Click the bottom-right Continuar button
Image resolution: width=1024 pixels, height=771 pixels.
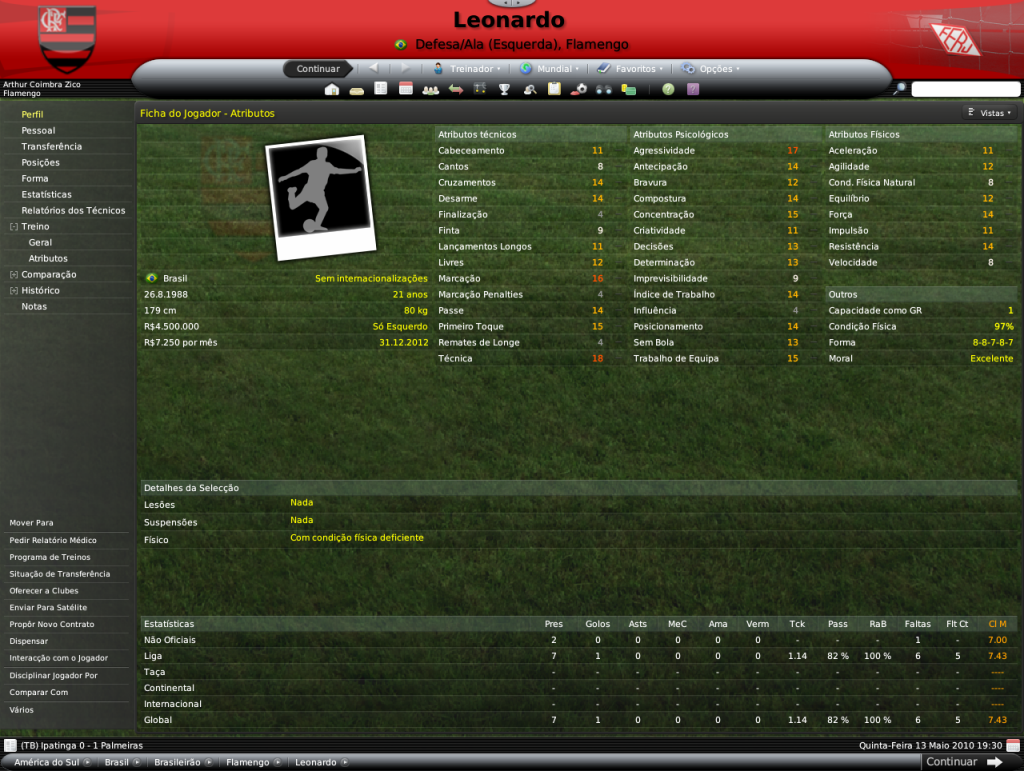[964, 762]
